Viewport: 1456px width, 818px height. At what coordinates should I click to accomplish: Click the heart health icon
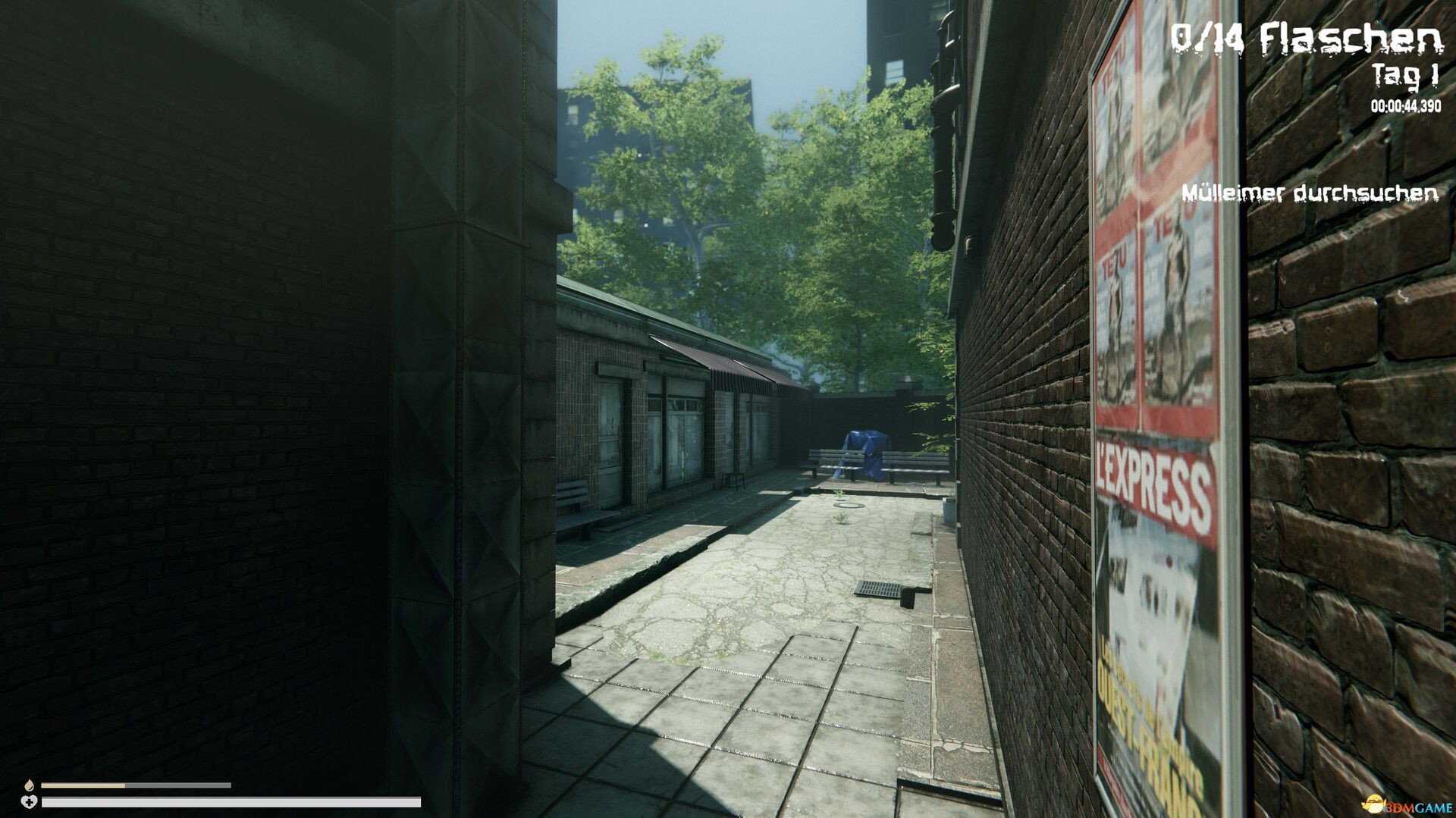point(29,801)
